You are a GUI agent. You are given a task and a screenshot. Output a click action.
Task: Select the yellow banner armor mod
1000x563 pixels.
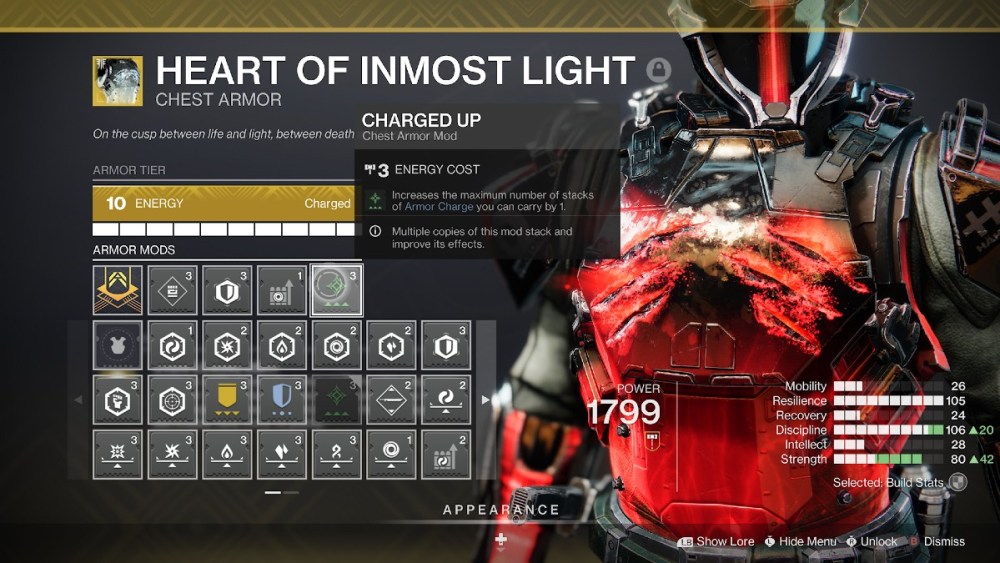click(227, 400)
